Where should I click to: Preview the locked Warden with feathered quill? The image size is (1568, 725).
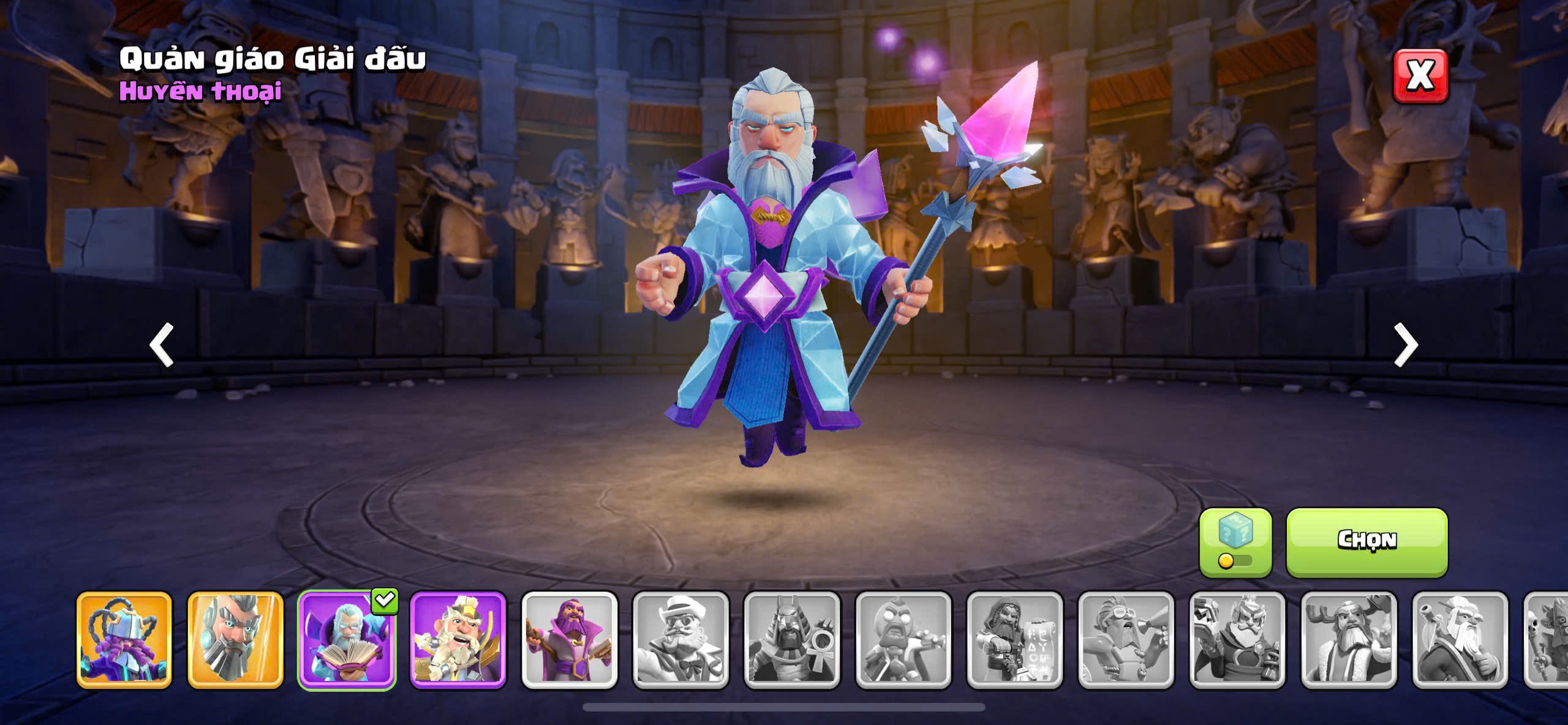coord(1461,640)
